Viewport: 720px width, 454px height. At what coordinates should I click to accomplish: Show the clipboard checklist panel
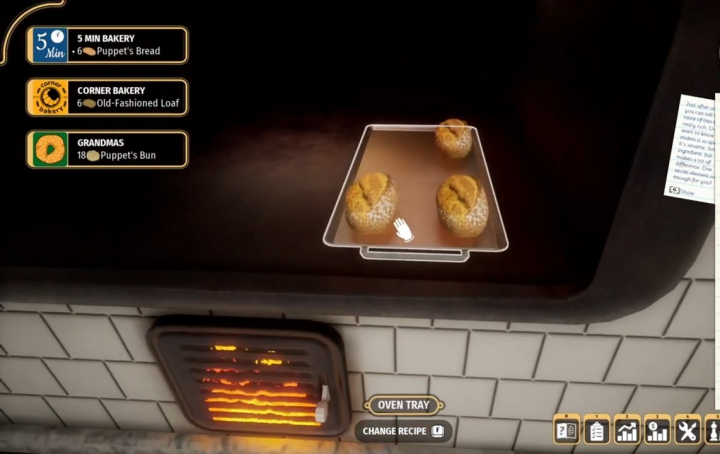click(597, 431)
